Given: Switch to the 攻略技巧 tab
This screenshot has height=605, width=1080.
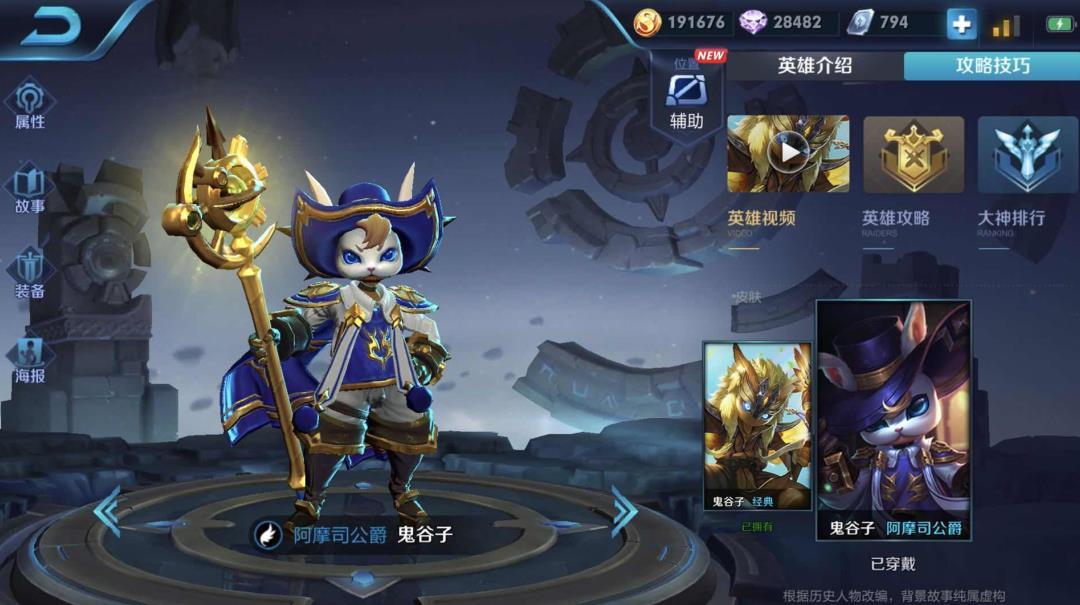Looking at the screenshot, I should coord(992,66).
